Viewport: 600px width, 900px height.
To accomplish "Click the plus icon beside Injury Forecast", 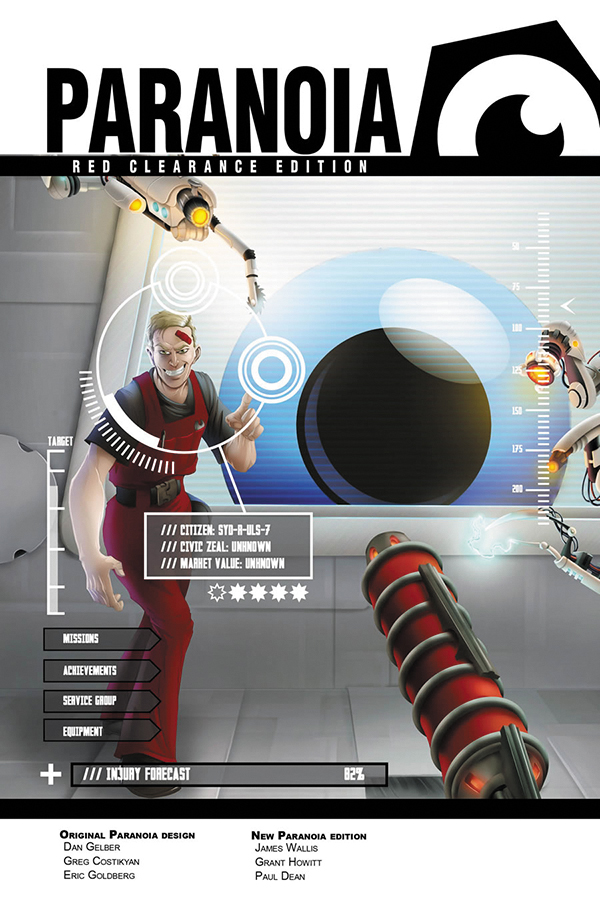I will (49, 775).
